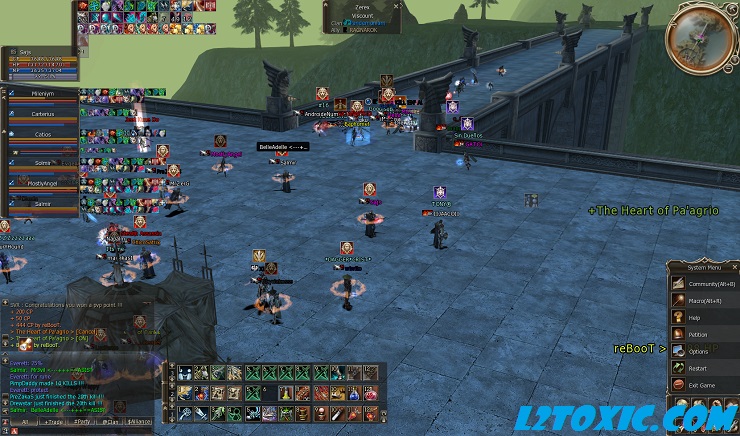Open the Macro window entry
Image resolution: width=740 pixels, height=436 pixels.
[x=704, y=300]
